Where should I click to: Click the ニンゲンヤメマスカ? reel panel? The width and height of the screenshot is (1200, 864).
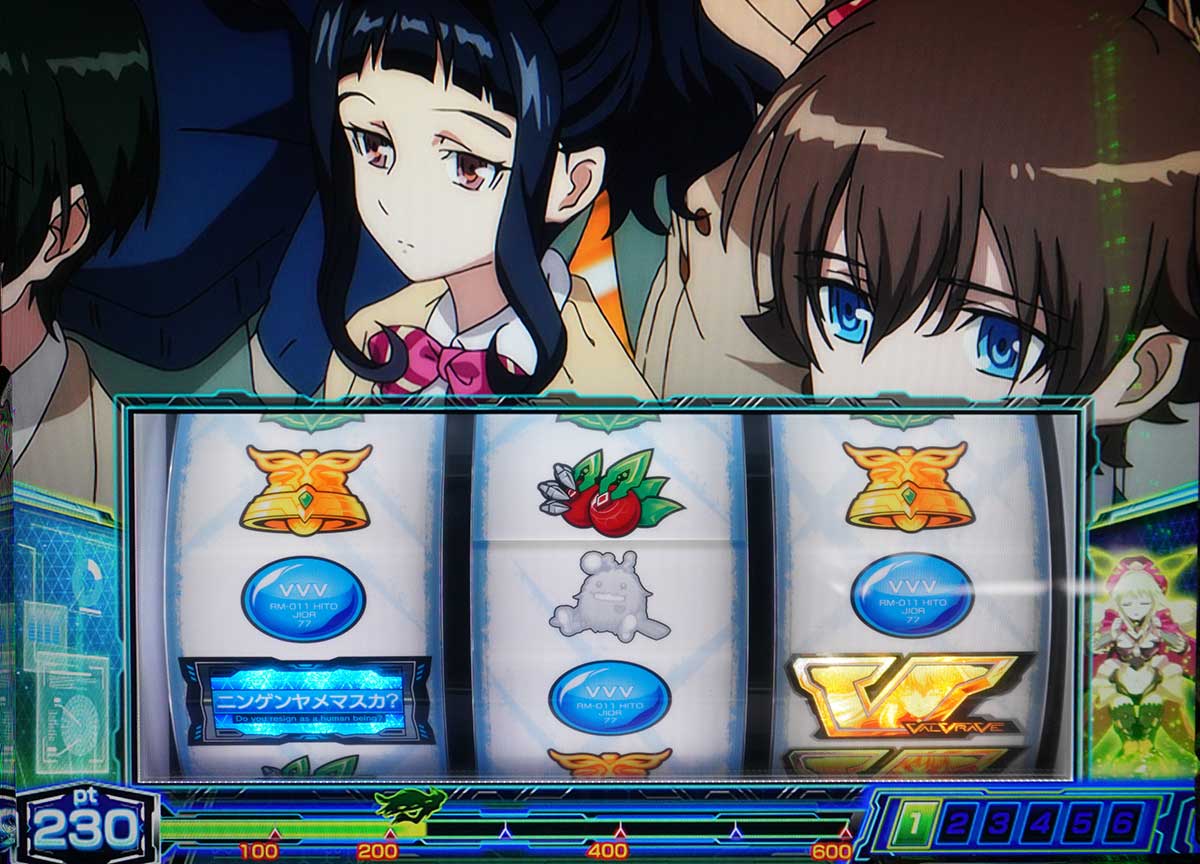point(307,701)
